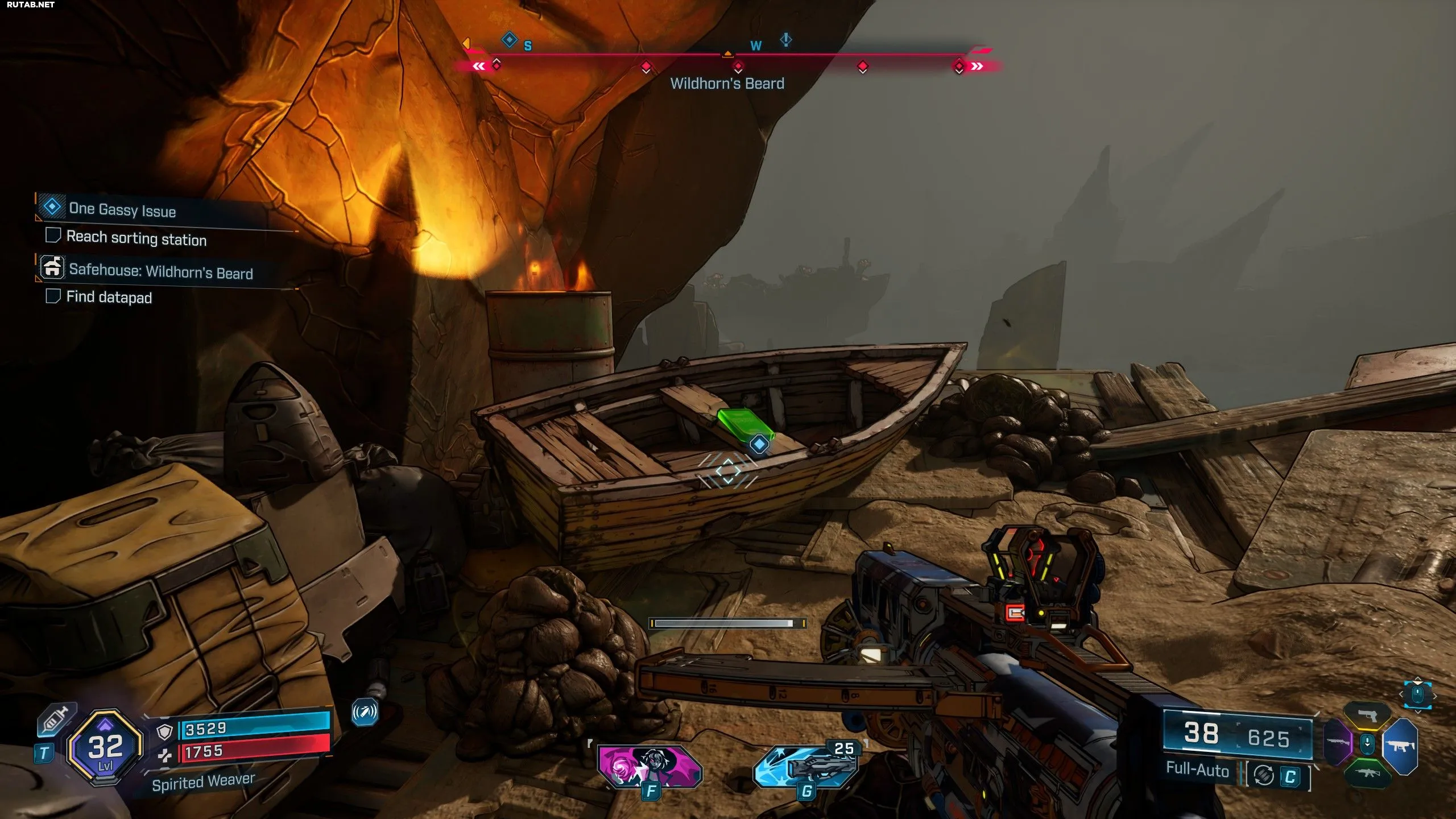Switch to the purple shotgun weapon slot
The image size is (1456, 819).
[1338, 742]
